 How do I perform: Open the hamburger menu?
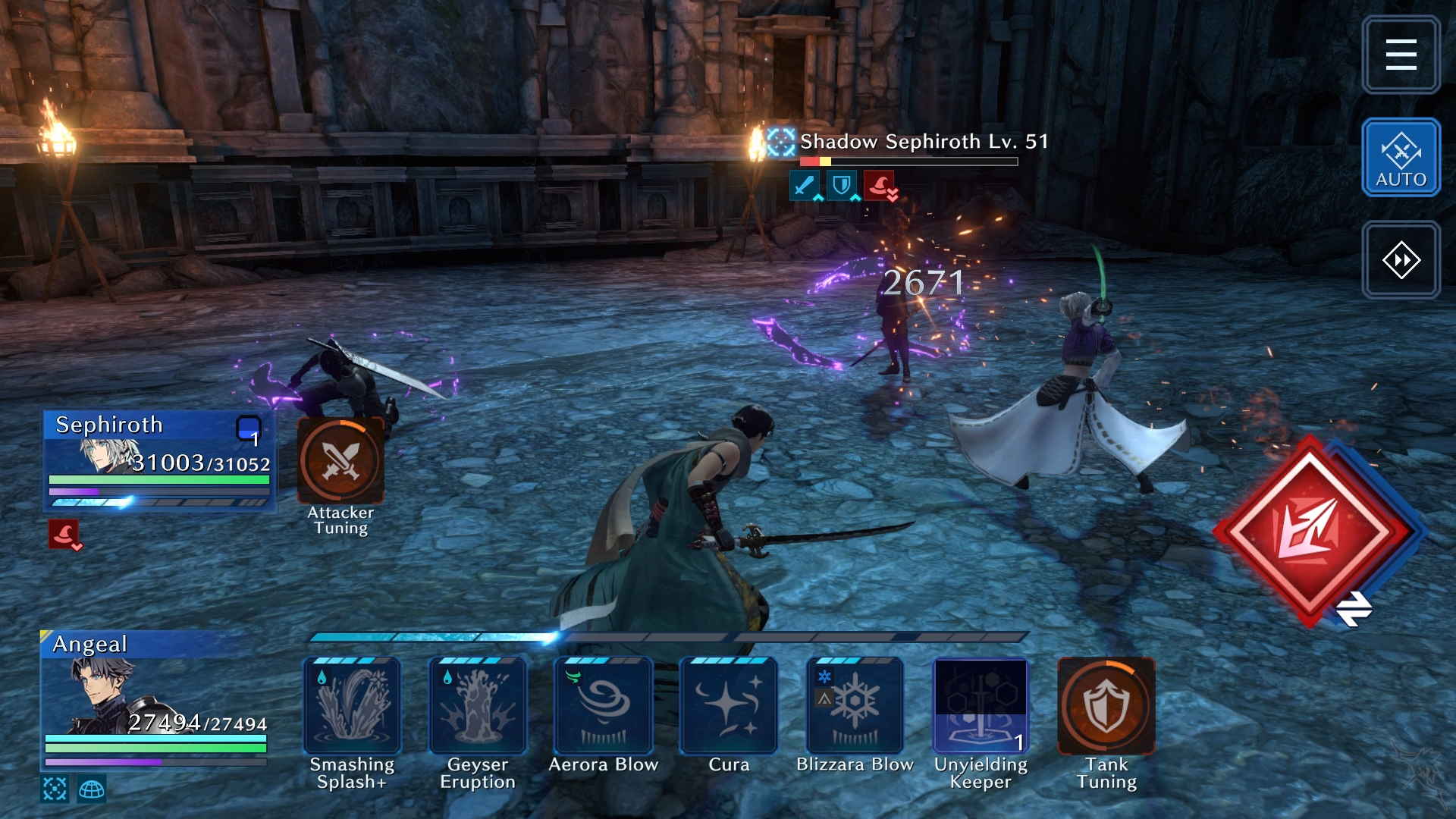click(1401, 55)
